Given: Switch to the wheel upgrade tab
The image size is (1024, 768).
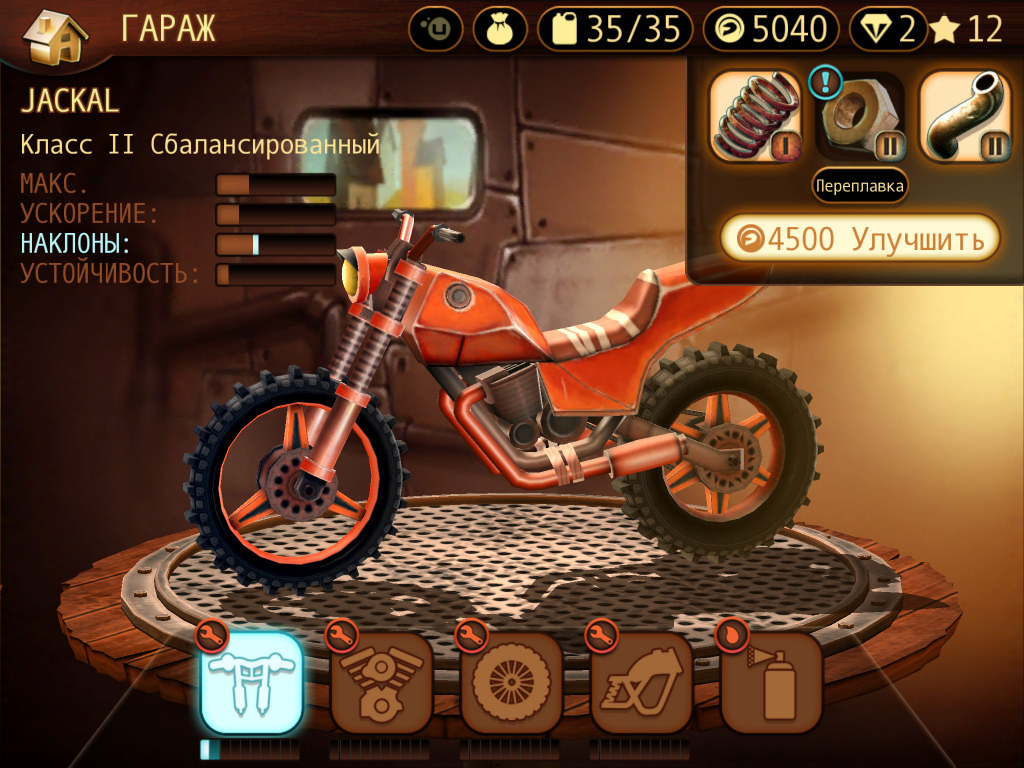Looking at the screenshot, I should point(511,683).
